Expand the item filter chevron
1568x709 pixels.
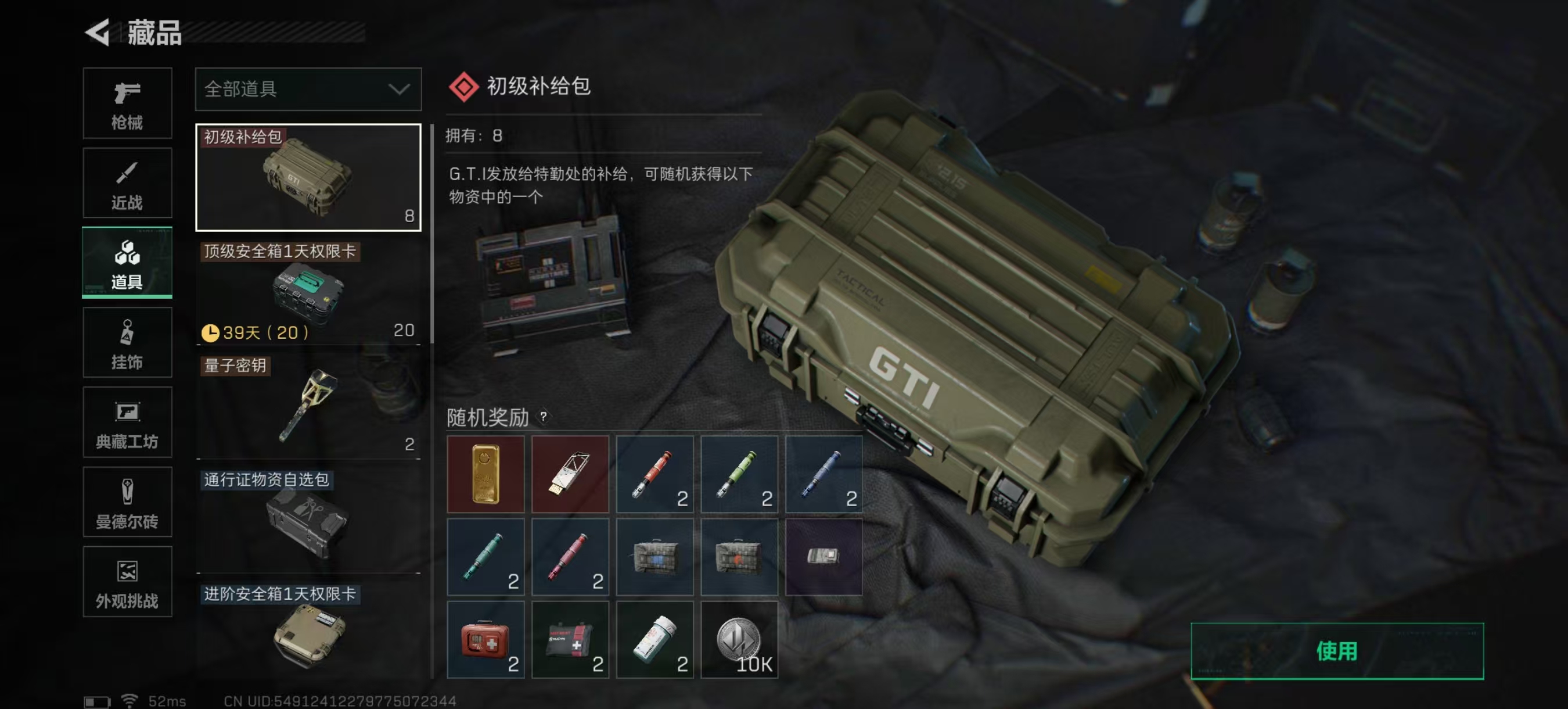click(399, 89)
